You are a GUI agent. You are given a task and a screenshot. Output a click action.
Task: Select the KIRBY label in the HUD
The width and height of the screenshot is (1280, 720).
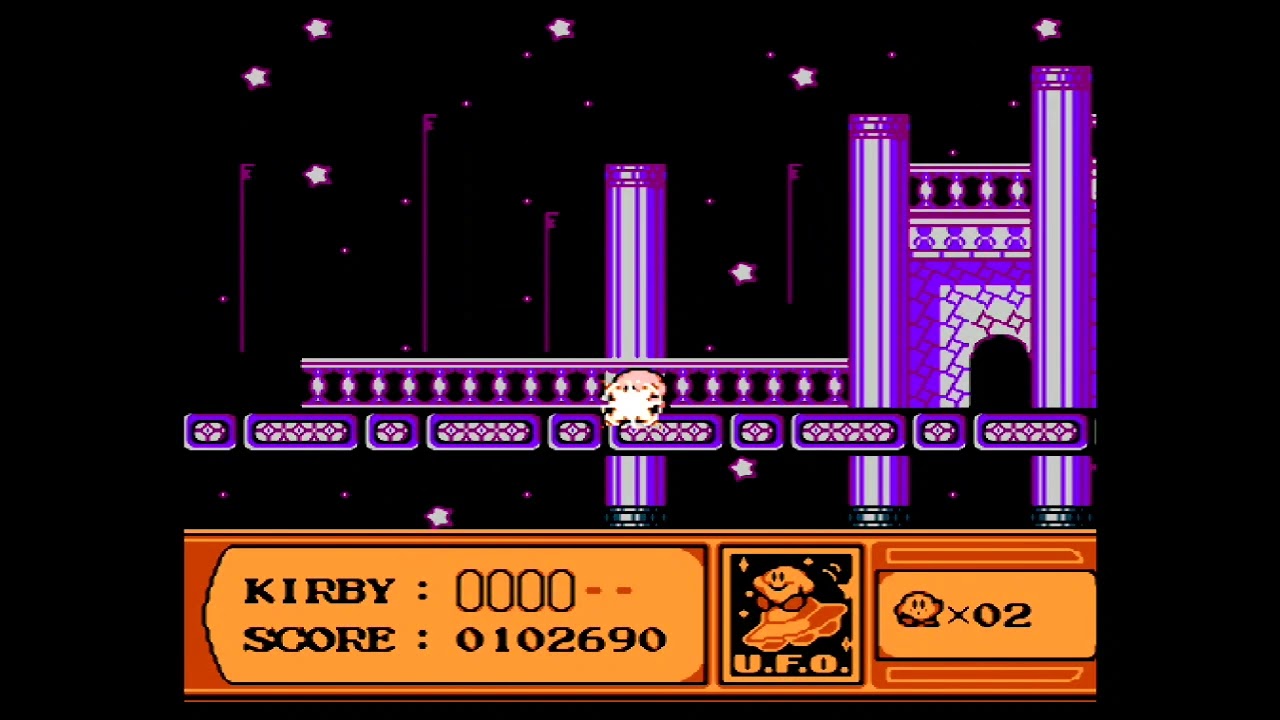pos(320,590)
